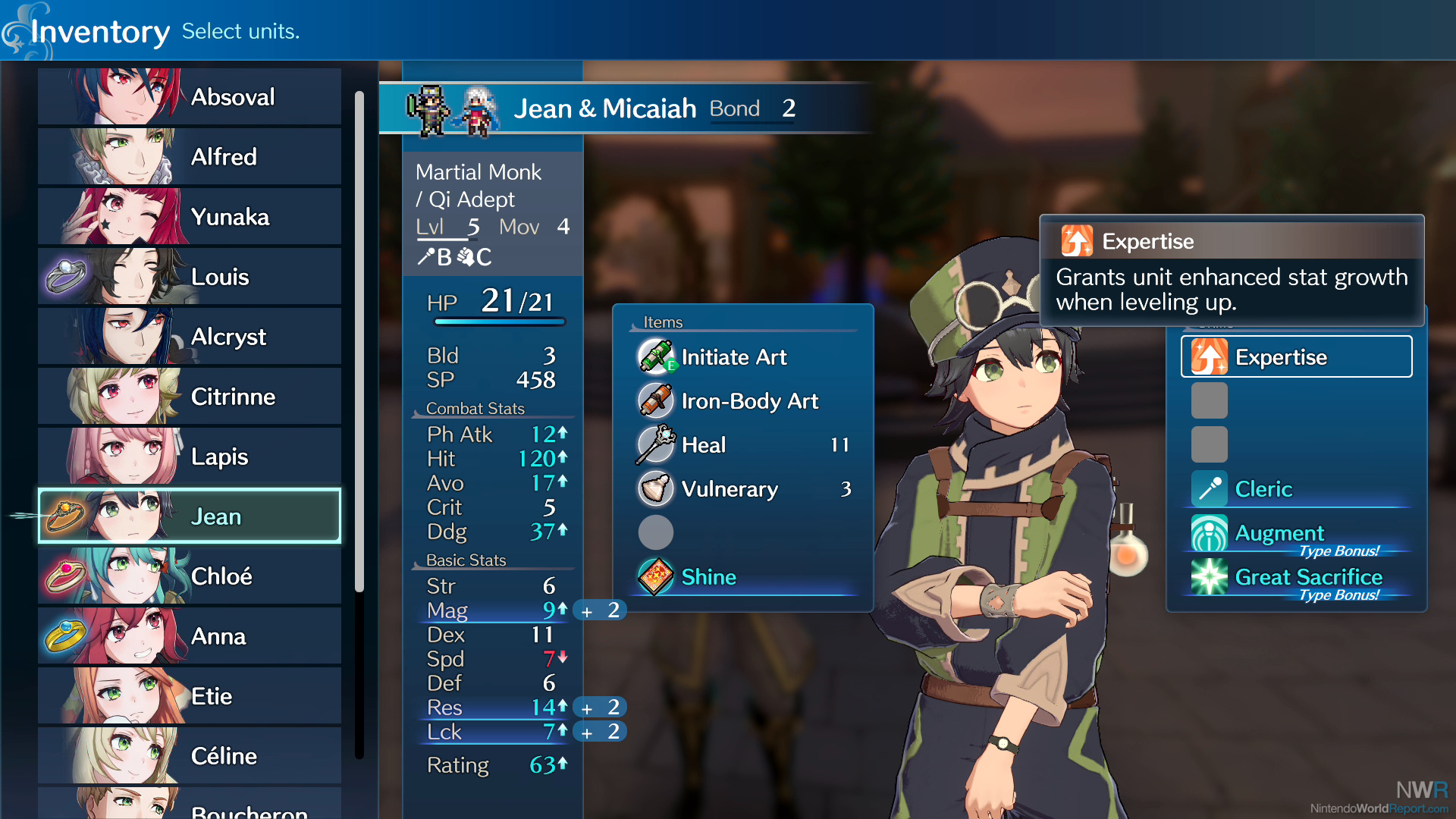
Task: Select the Heal staff icon
Action: (x=655, y=445)
